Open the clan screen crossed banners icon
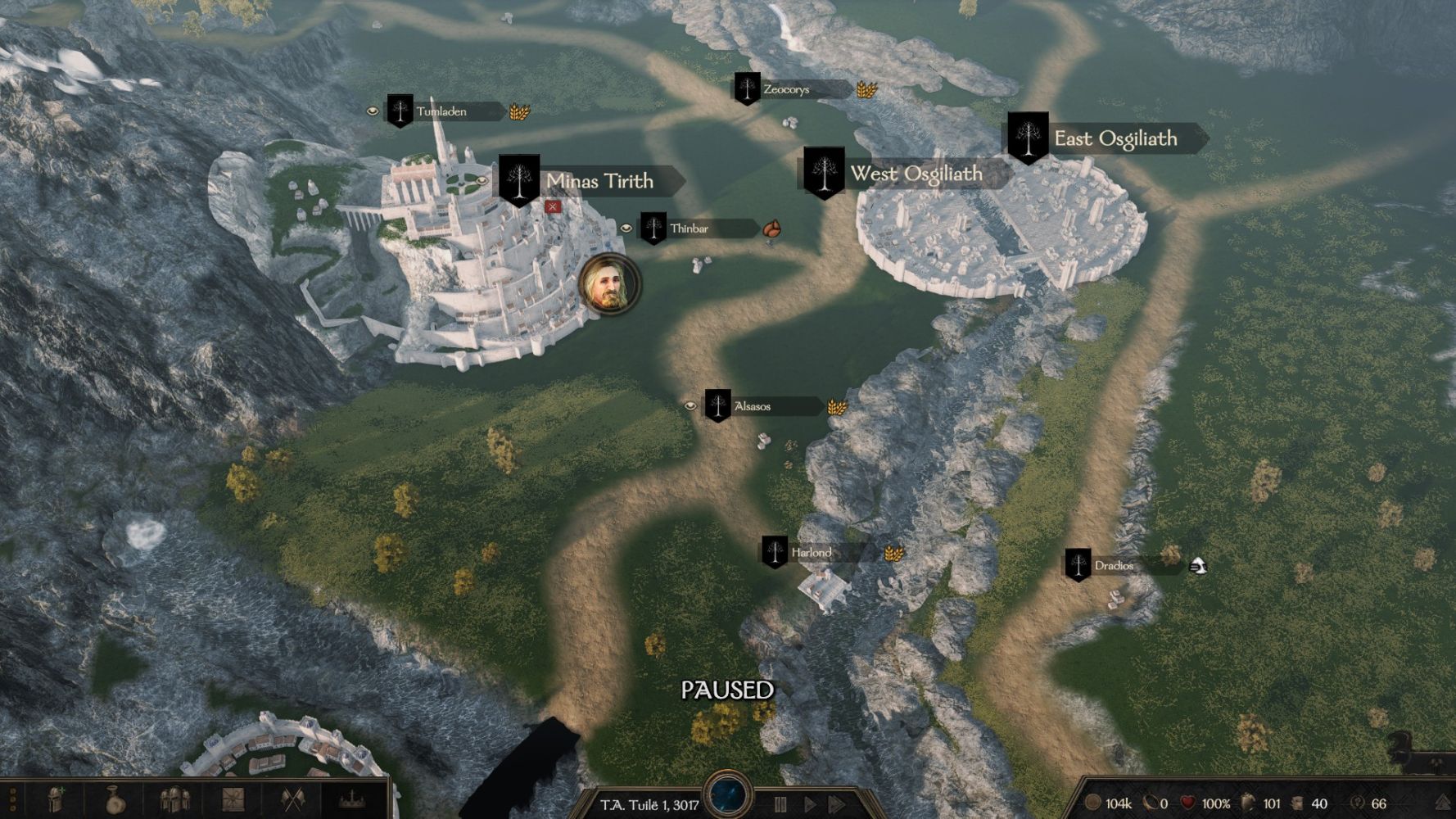Screen dimensions: 1456x819 pyautogui.click(x=292, y=799)
